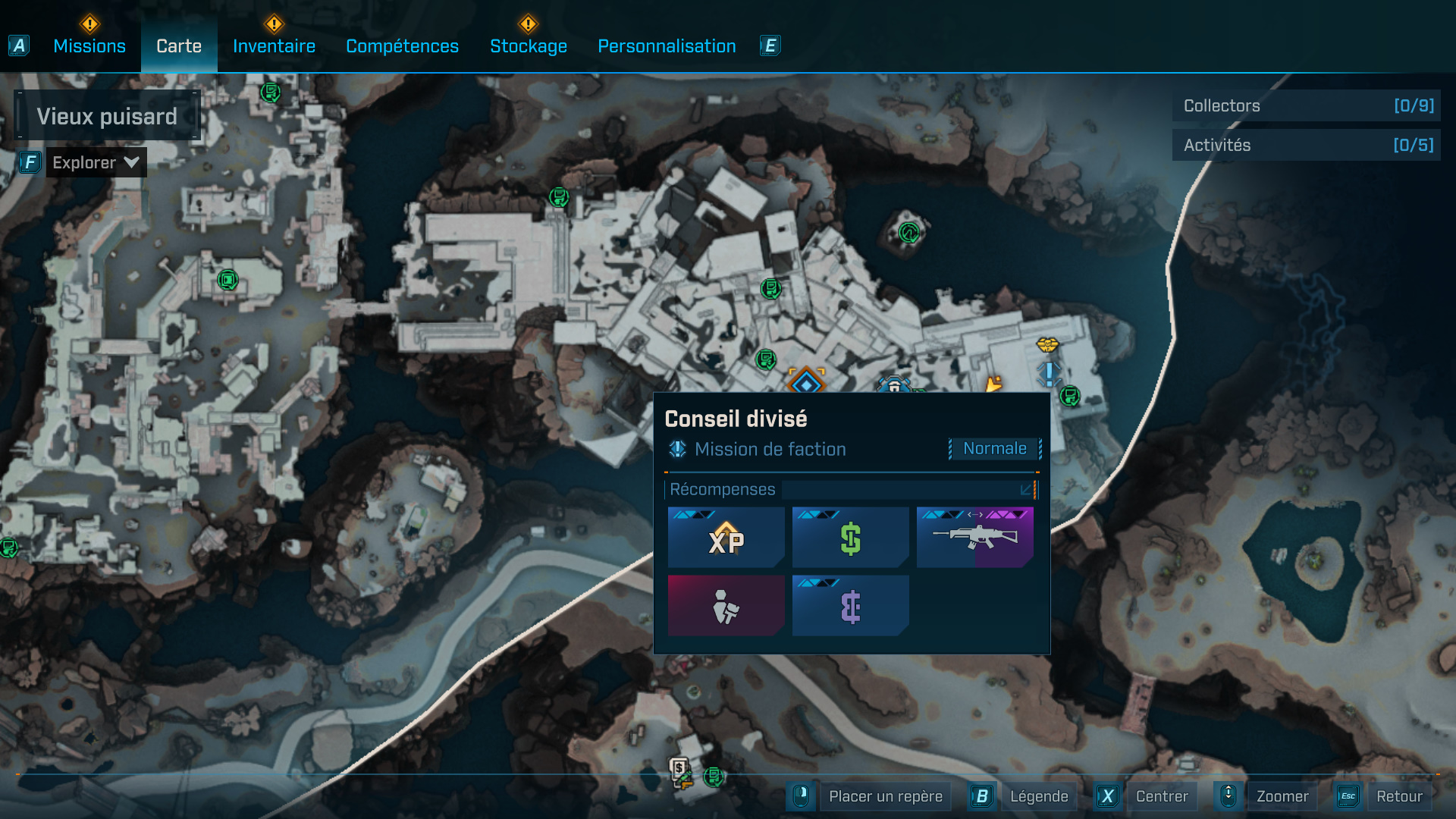Select the purple Eridium currency reward
Screen dimensions: 1456x819
(x=850, y=606)
